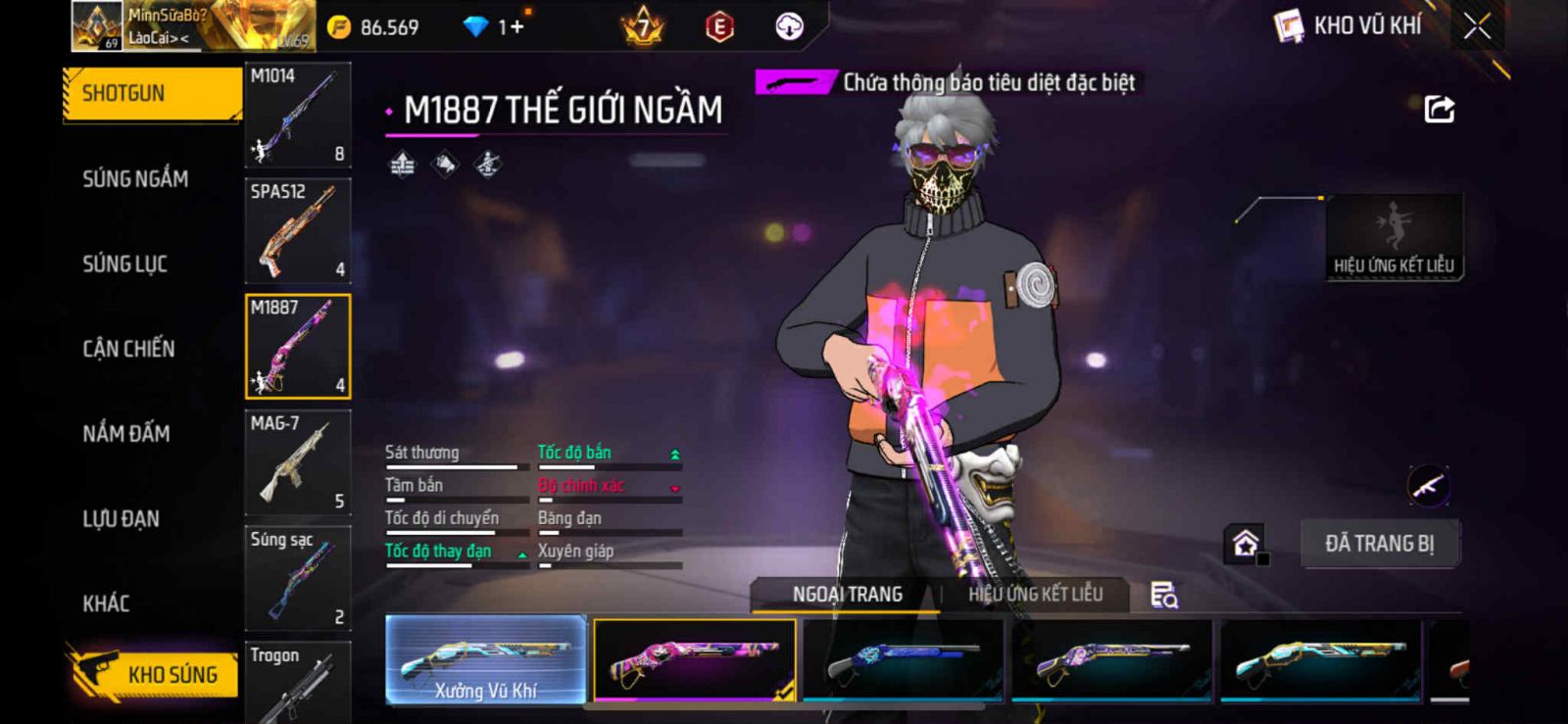This screenshot has width=1568, height=724.
Task: Choose the MAG-7 weapon tile
Action: [x=297, y=462]
